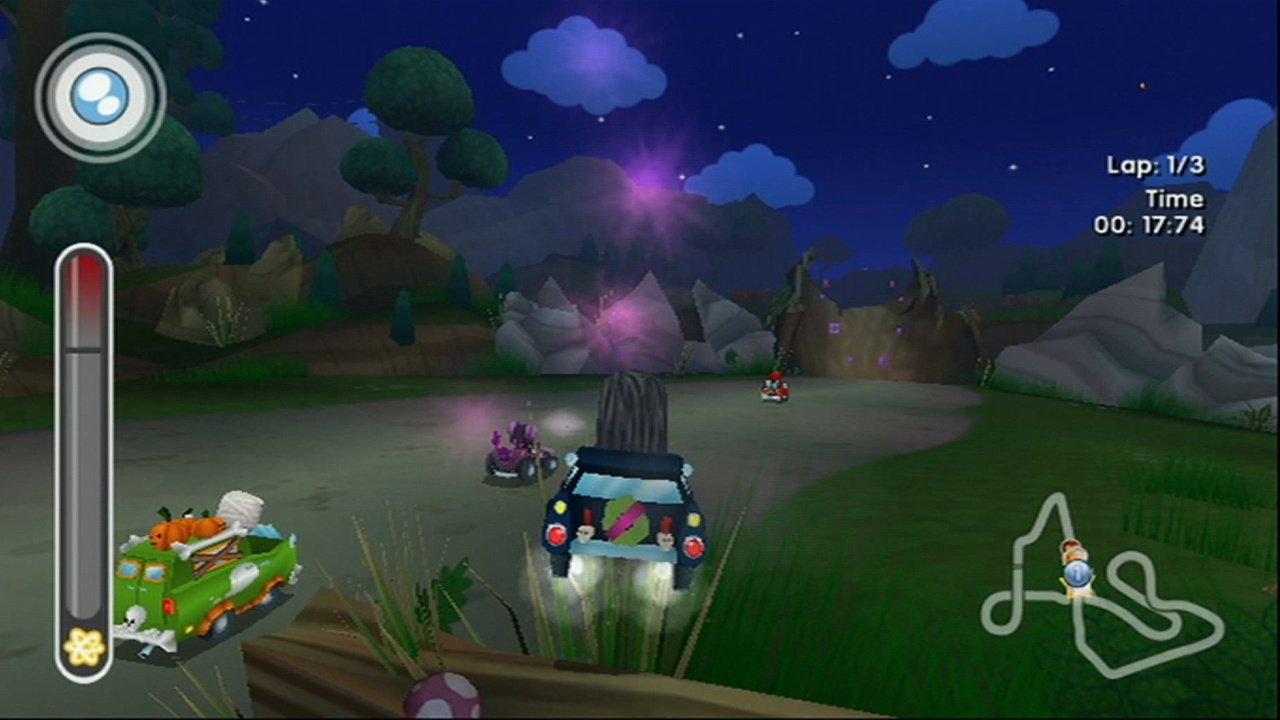Image resolution: width=1280 pixels, height=720 pixels.
Task: Click the Time label top-right
Action: click(1174, 198)
